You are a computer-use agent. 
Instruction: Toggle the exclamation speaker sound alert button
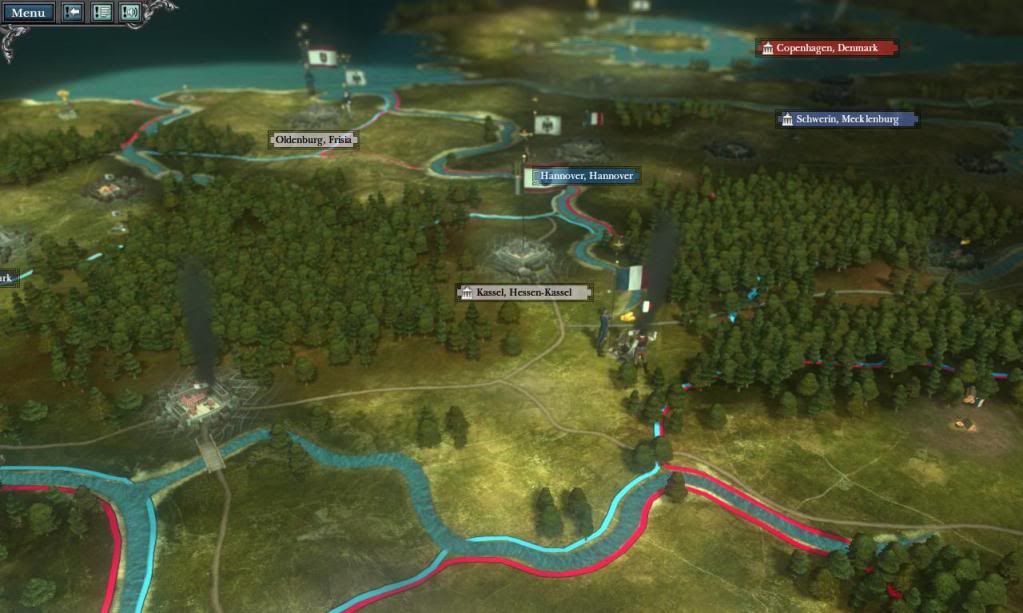point(130,13)
